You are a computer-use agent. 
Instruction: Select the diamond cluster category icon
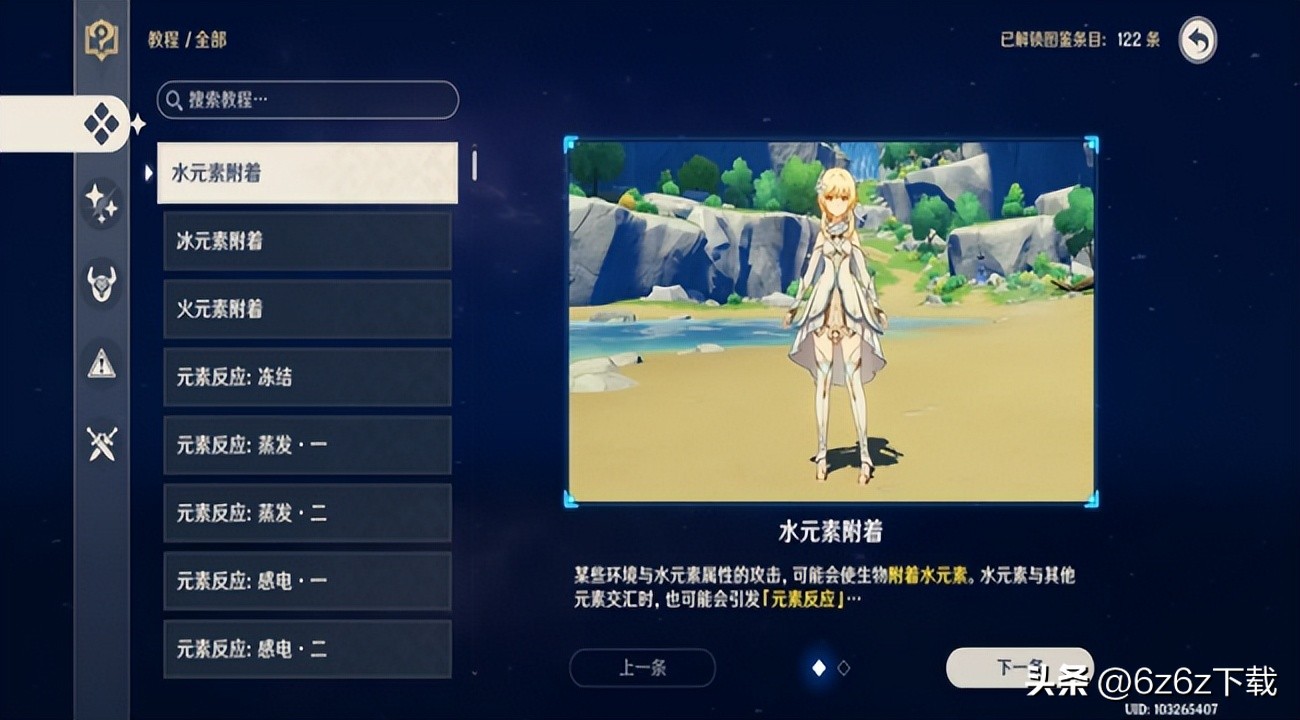tap(100, 124)
